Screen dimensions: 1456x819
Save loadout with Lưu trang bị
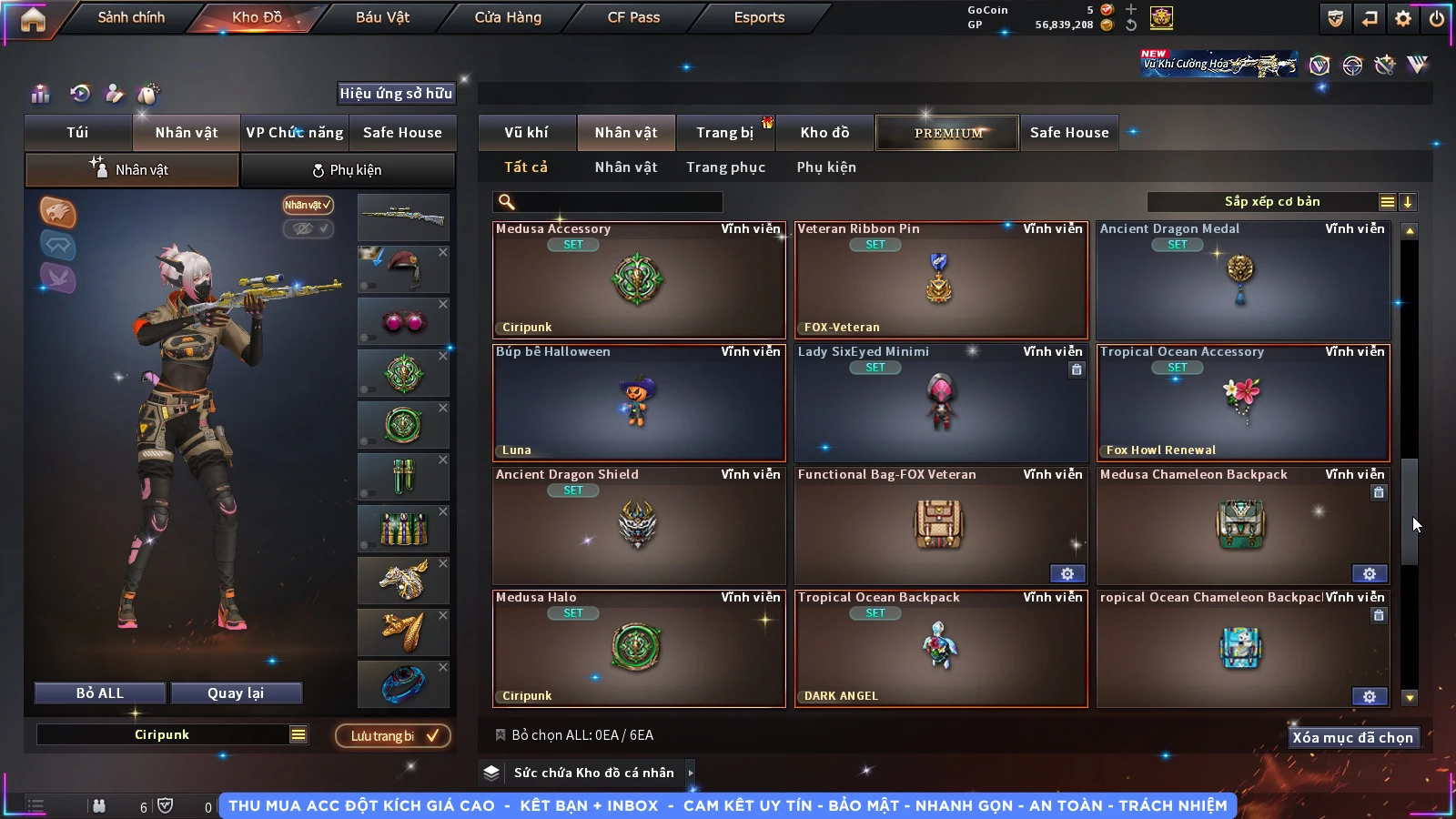pyautogui.click(x=393, y=735)
